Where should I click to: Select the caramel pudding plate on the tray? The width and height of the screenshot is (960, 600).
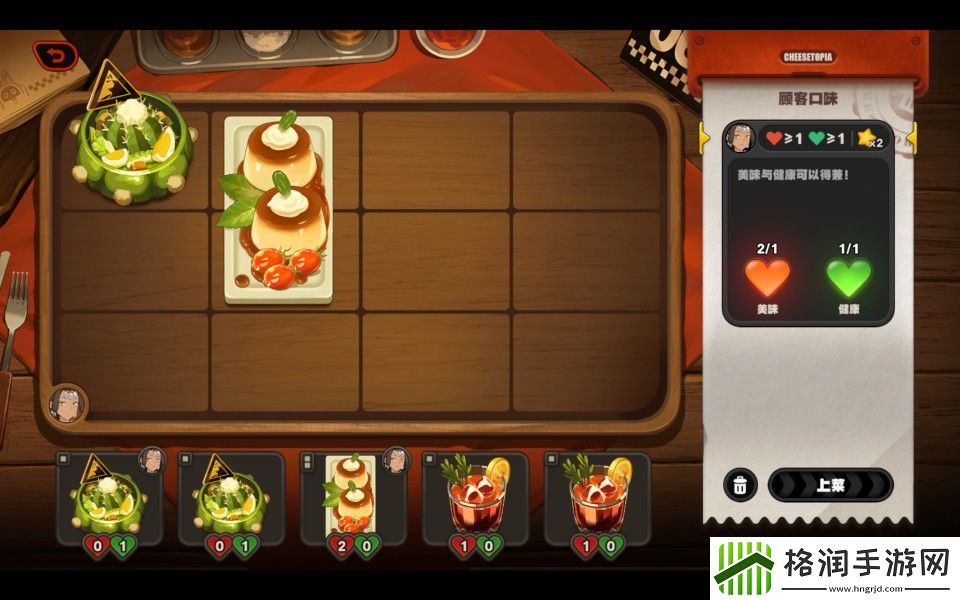click(278, 210)
